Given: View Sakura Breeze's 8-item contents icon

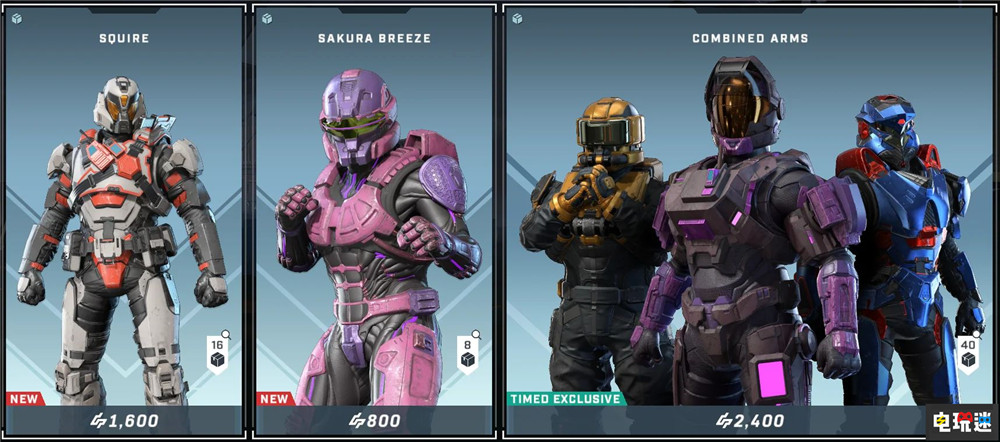Looking at the screenshot, I should click(468, 354).
